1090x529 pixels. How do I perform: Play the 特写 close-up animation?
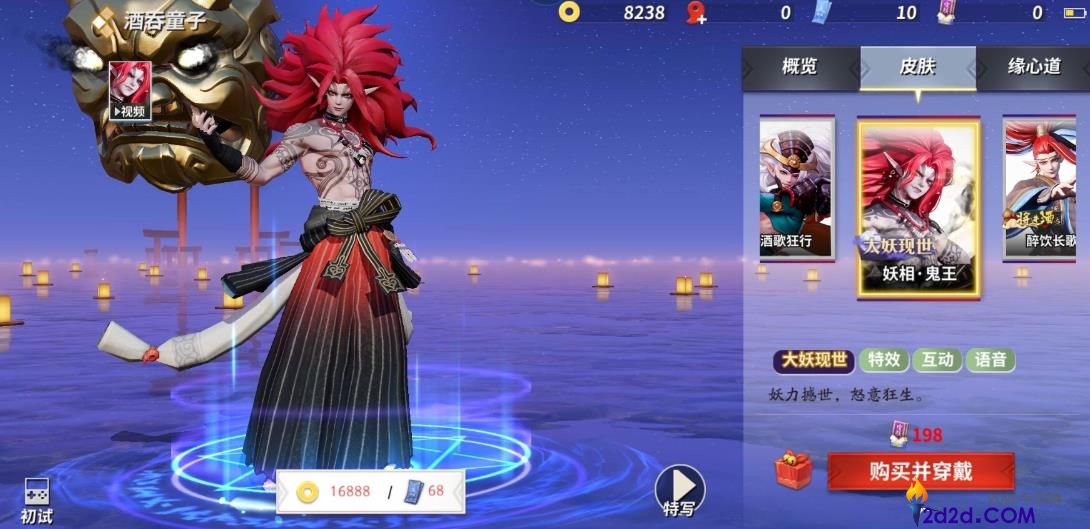click(x=679, y=490)
